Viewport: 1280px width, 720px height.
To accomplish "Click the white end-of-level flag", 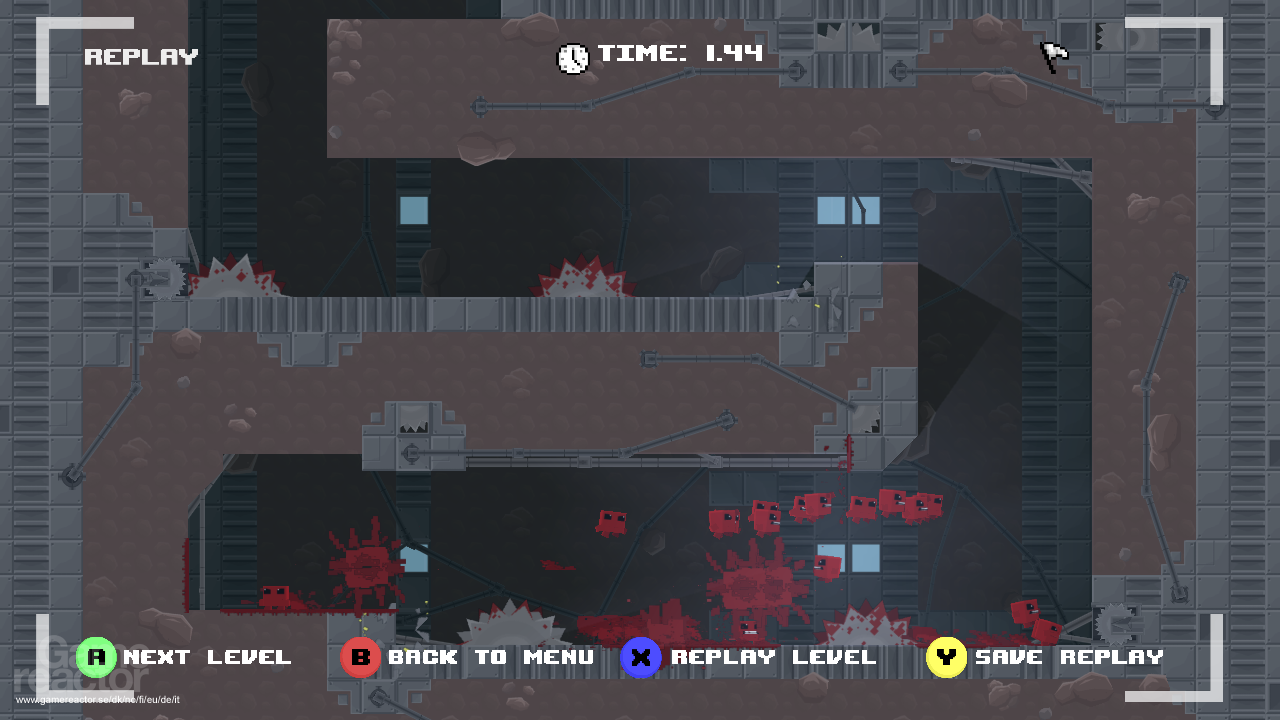I will tap(1053, 57).
